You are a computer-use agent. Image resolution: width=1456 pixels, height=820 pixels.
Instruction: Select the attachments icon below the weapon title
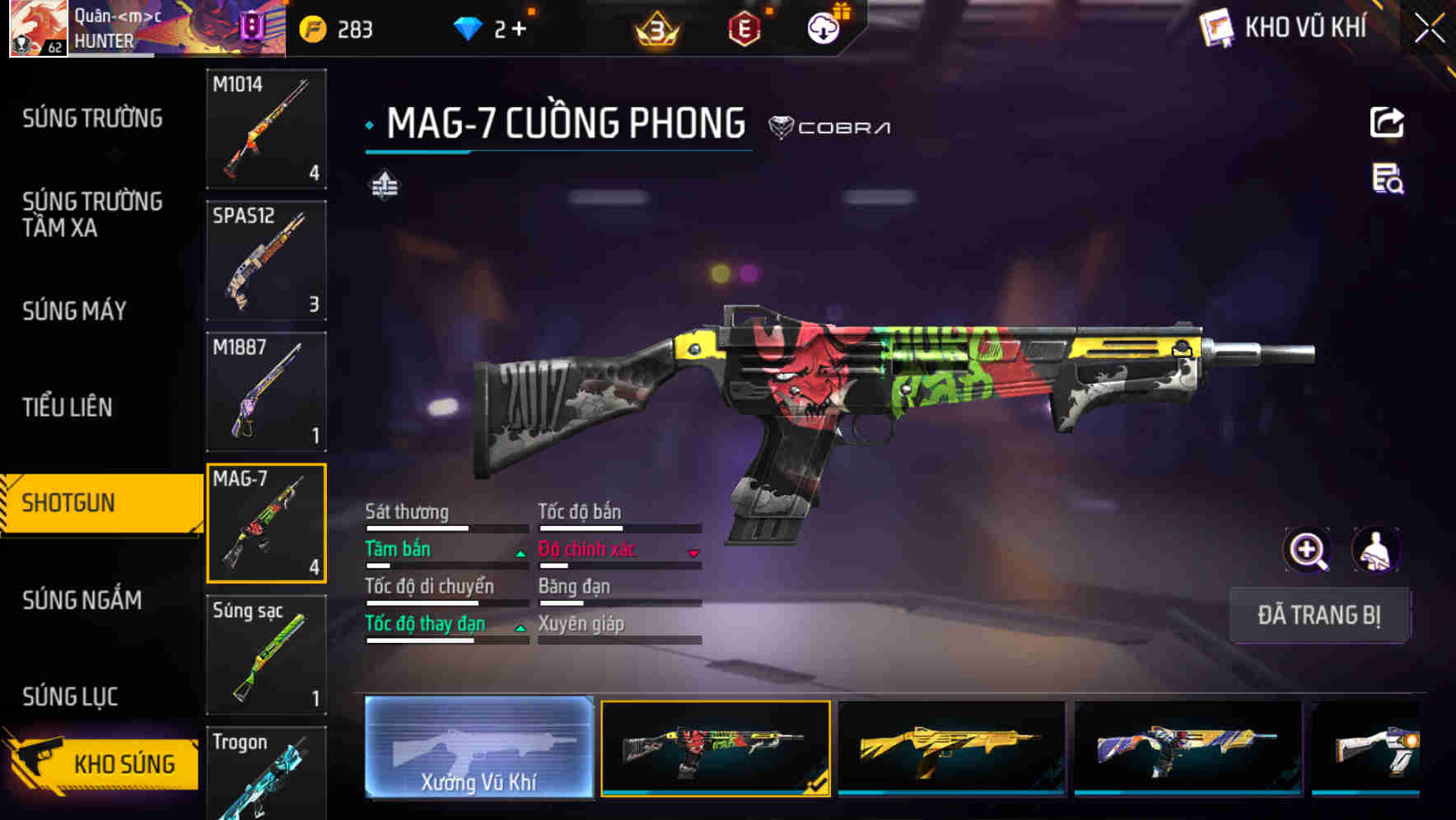[385, 187]
